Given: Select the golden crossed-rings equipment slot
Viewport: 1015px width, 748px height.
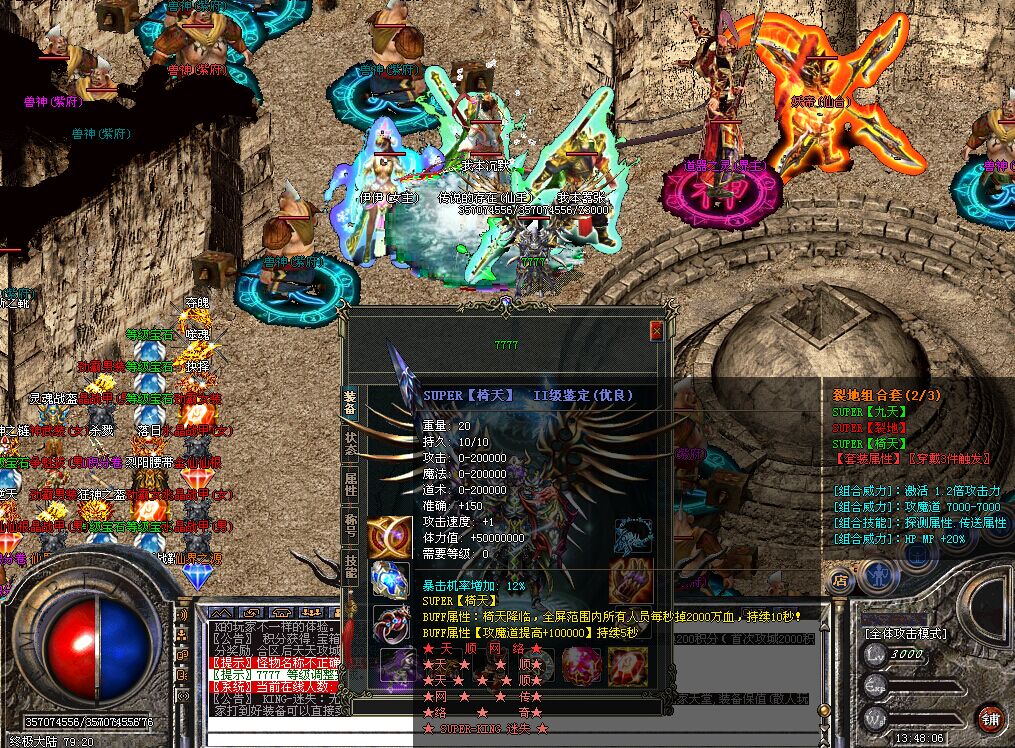Looking at the screenshot, I should tap(389, 537).
